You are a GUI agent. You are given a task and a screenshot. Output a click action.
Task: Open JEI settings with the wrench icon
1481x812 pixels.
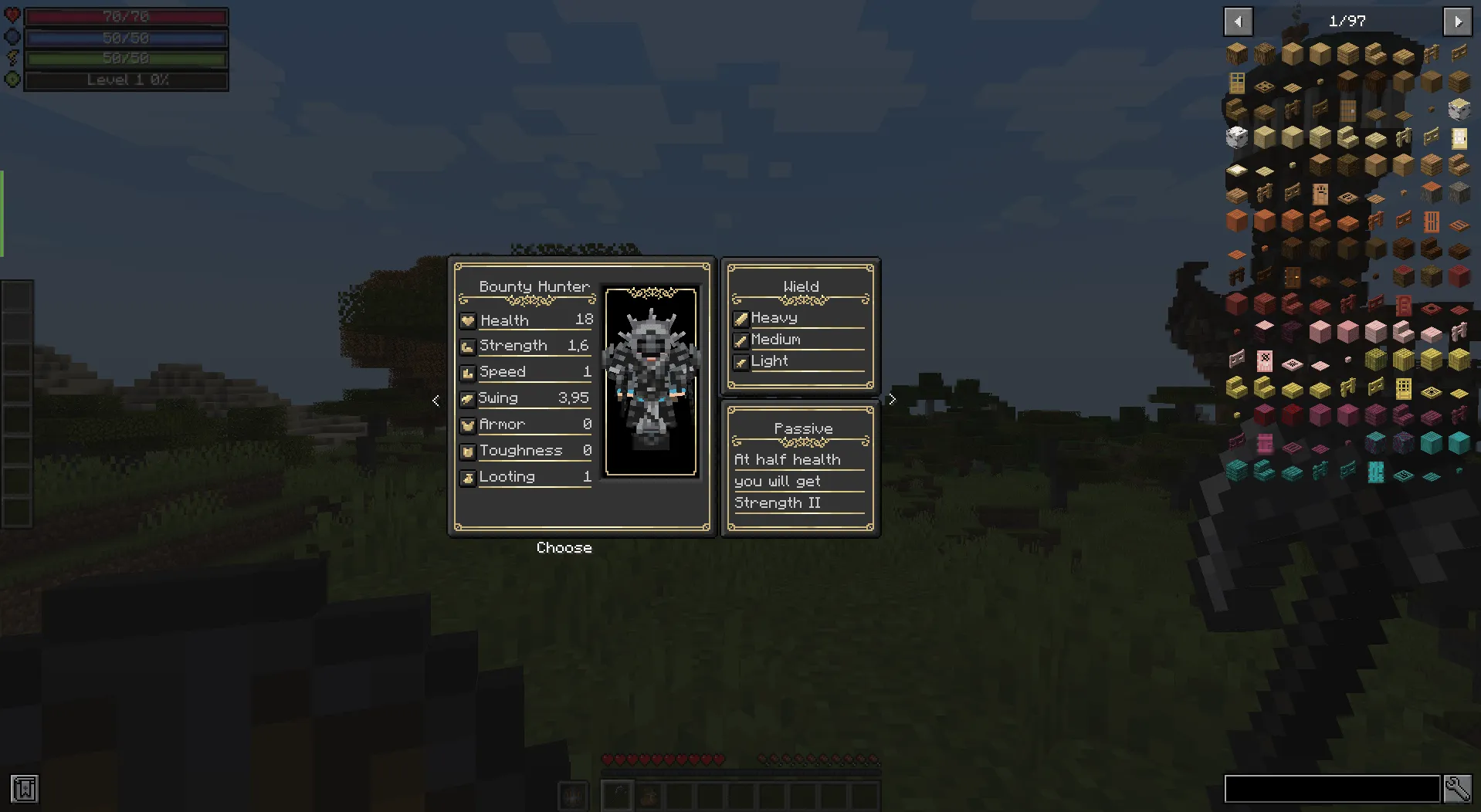pyautogui.click(x=1458, y=789)
